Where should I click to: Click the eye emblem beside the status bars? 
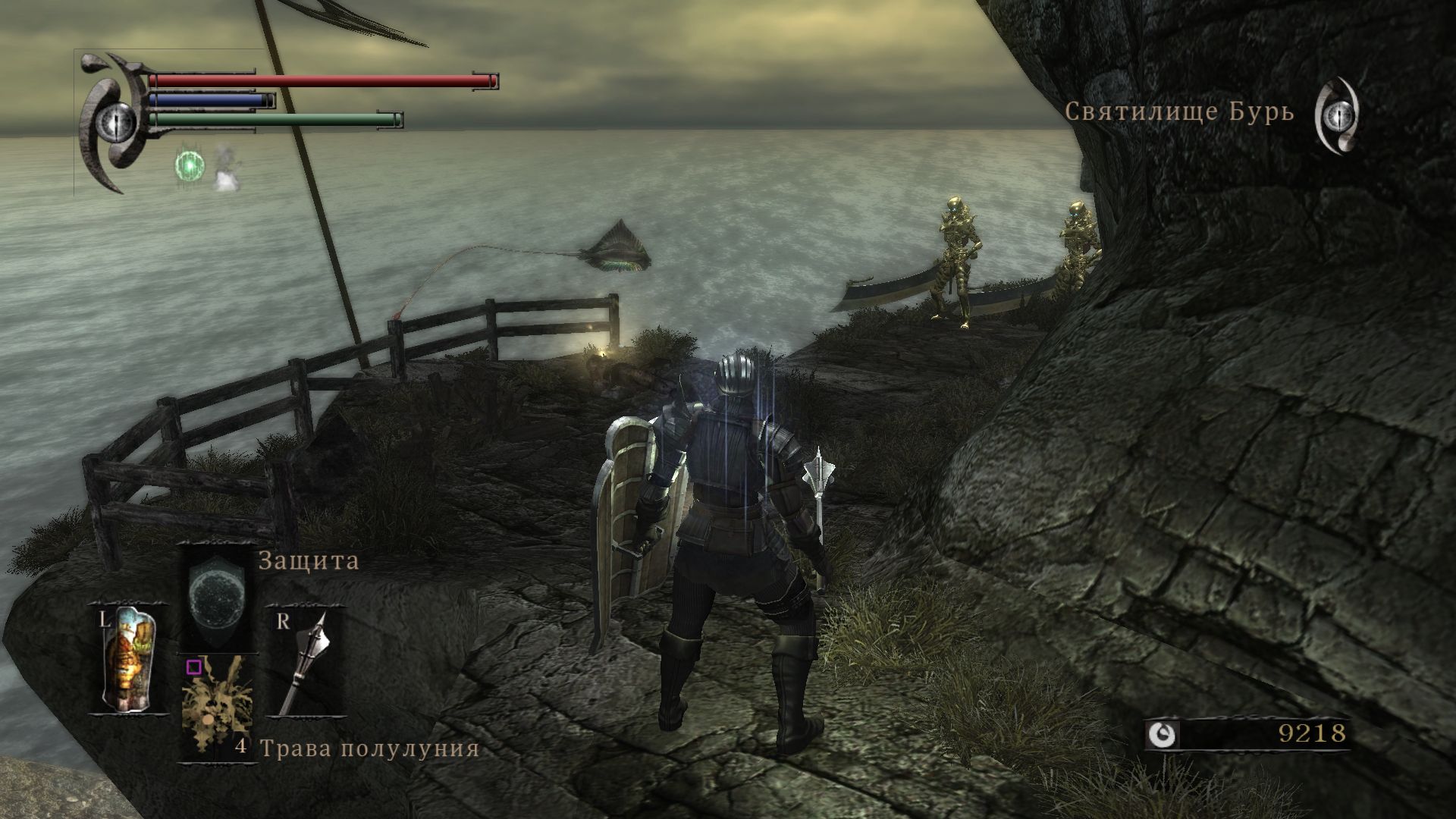[x=118, y=120]
